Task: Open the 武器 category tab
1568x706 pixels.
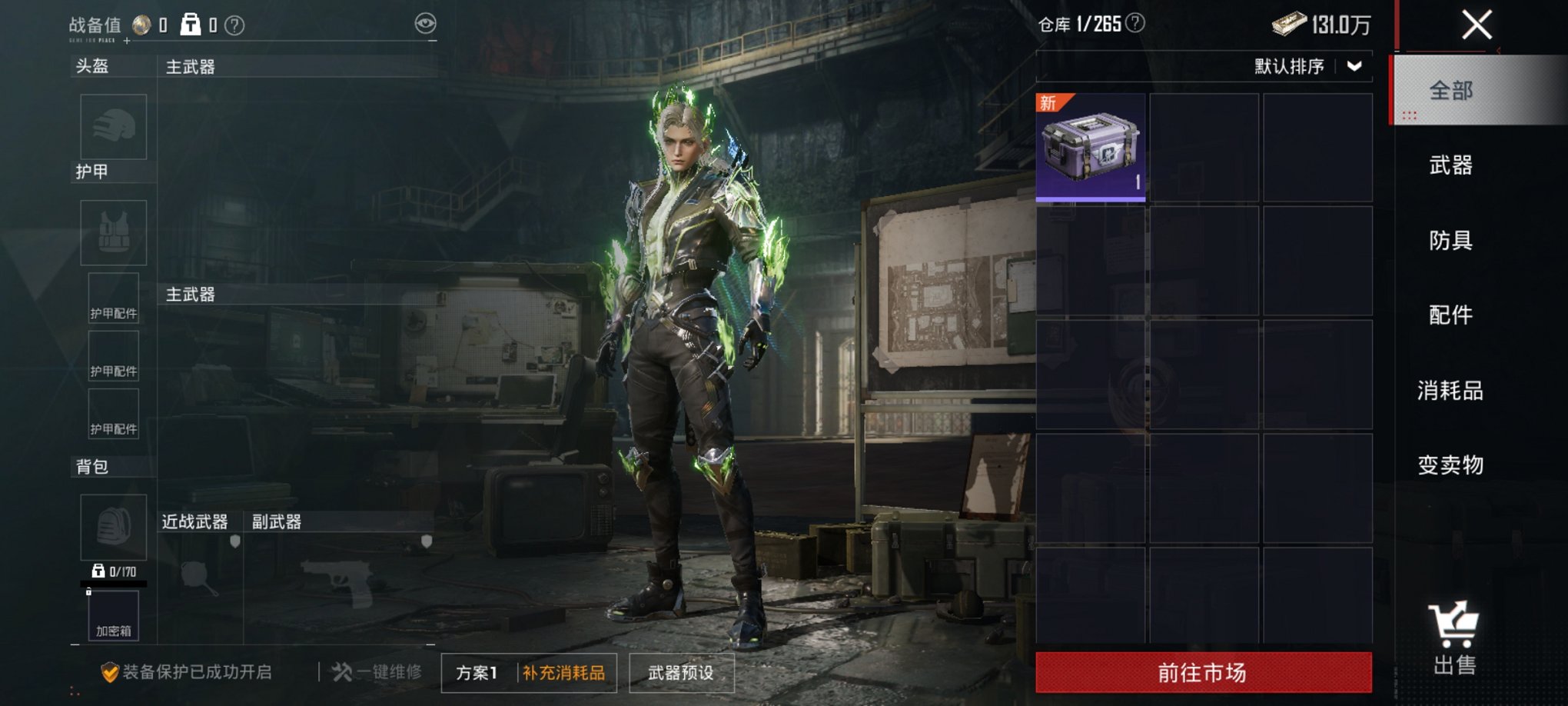Action: (1451, 165)
